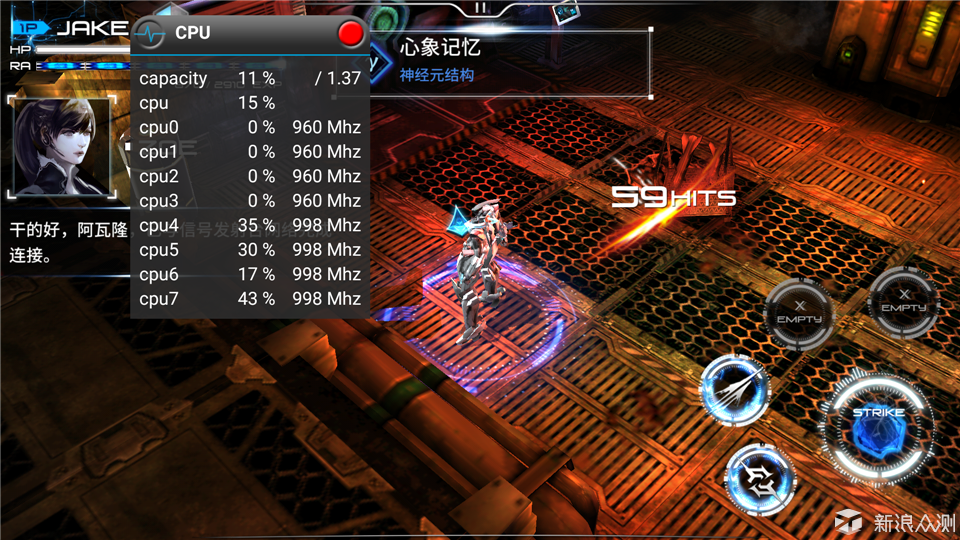Tap the STRIKE attack button
The image size is (960, 540).
pyautogui.click(x=878, y=427)
